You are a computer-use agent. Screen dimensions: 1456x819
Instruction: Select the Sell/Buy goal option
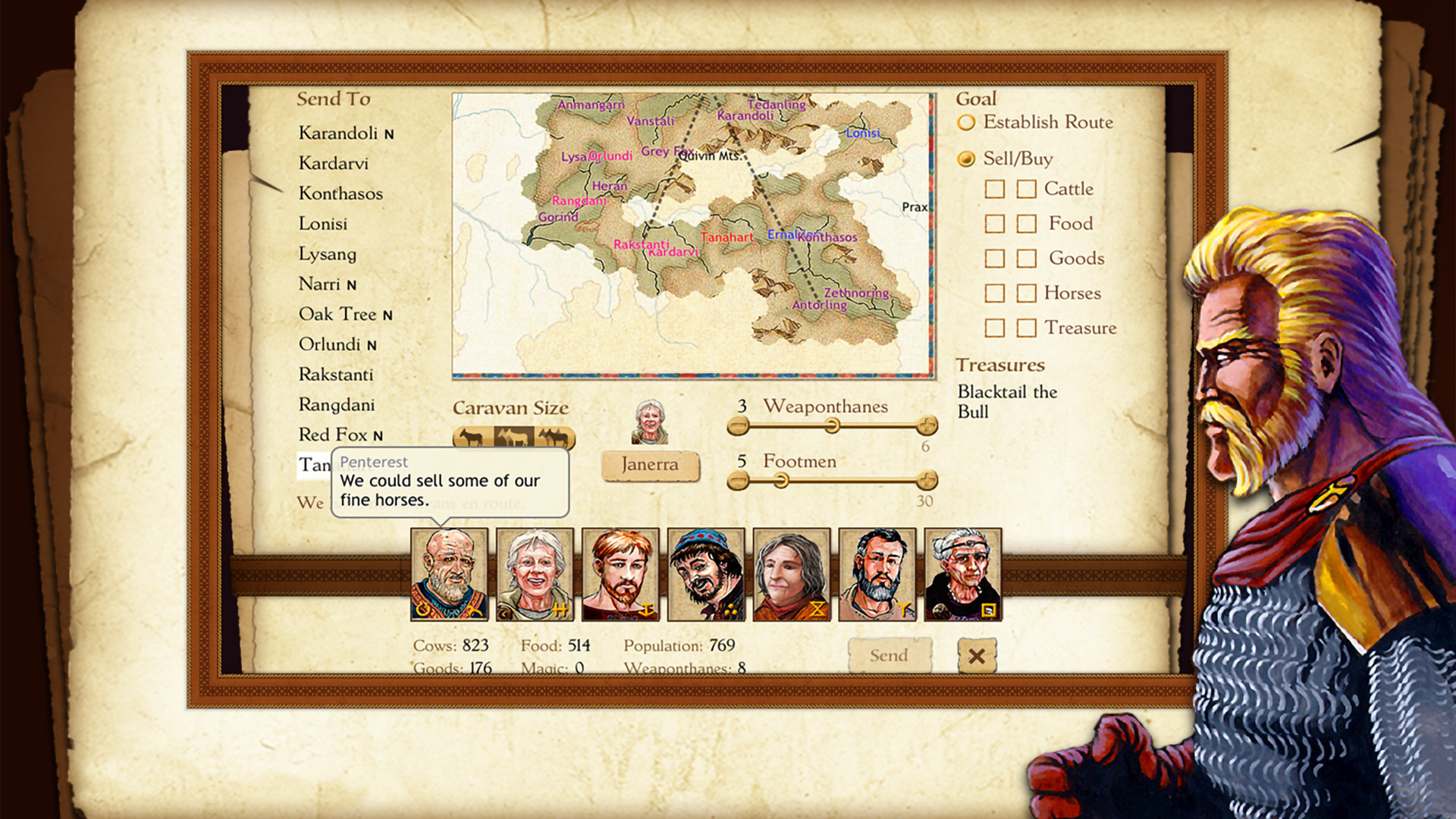tap(966, 158)
